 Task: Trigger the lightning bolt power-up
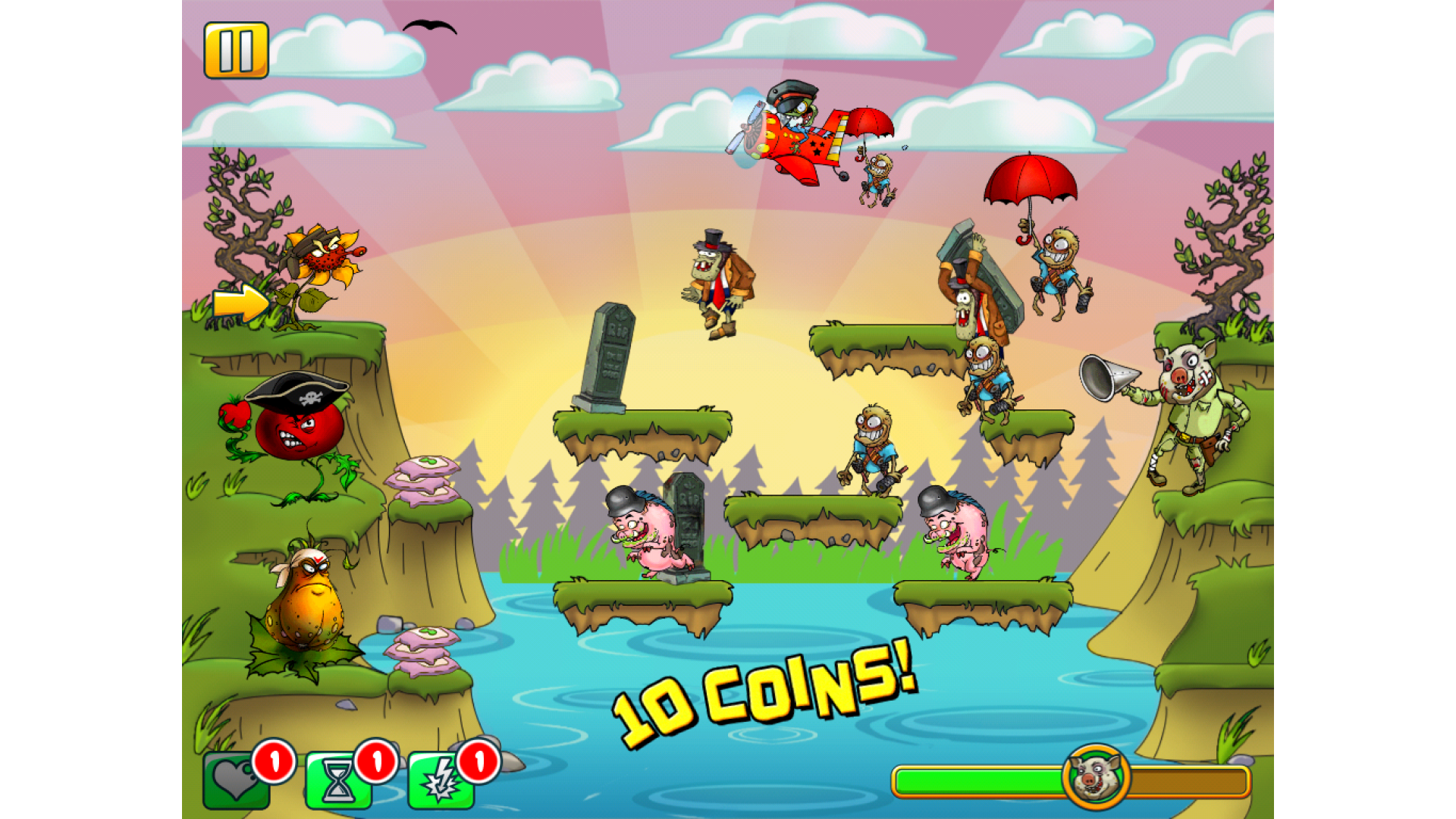pos(441,782)
